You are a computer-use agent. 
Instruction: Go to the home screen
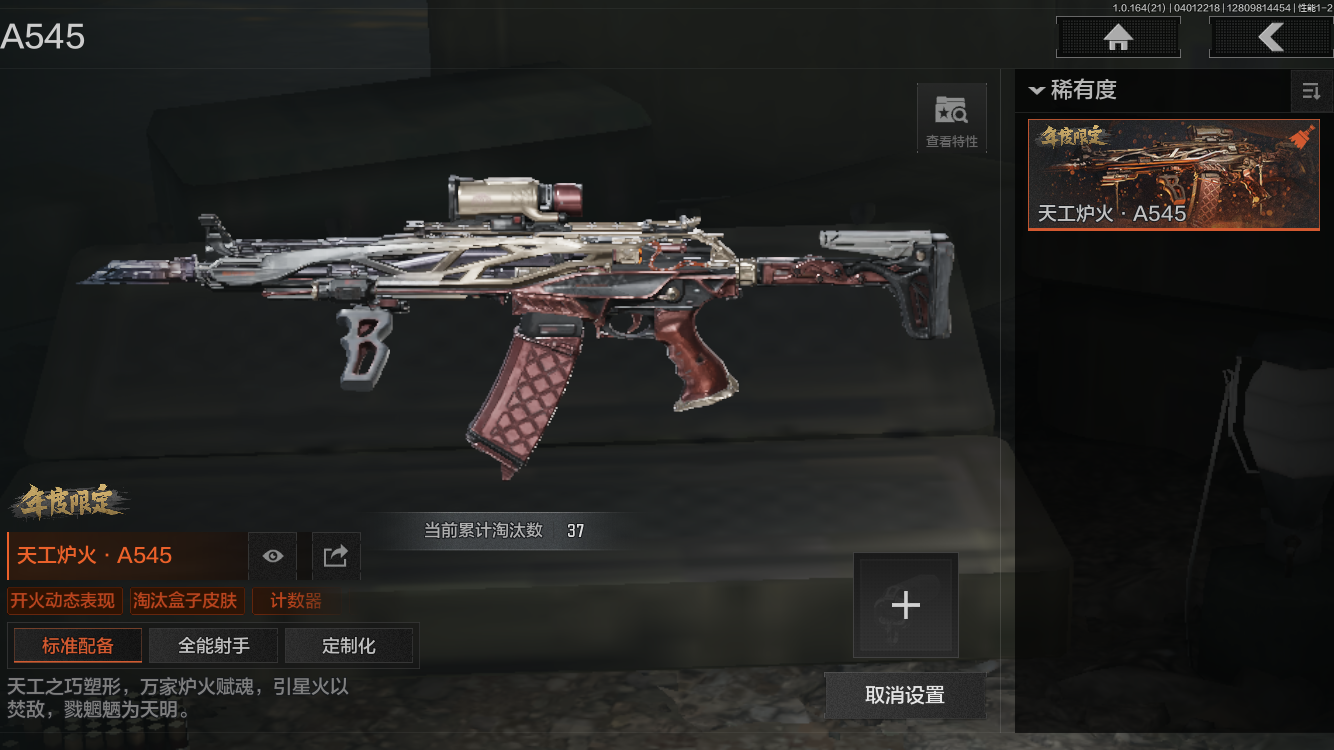[1118, 38]
